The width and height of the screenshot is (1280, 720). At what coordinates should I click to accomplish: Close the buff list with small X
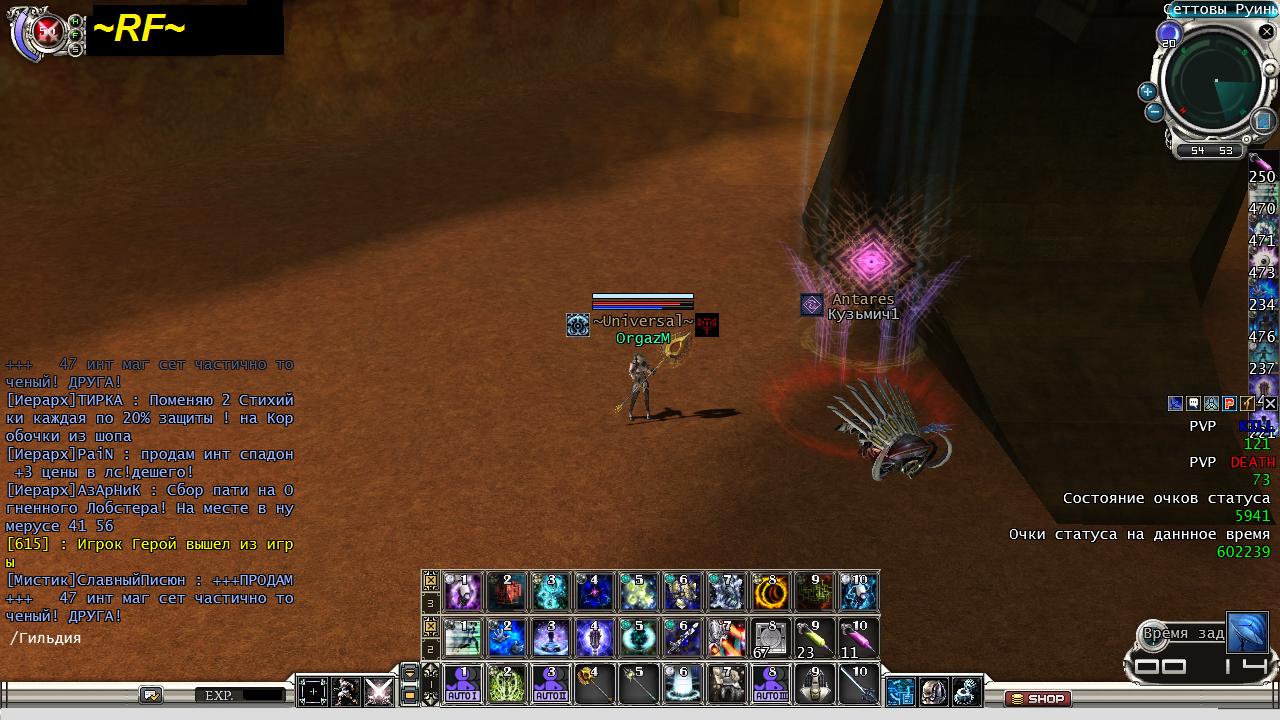pos(1270,404)
